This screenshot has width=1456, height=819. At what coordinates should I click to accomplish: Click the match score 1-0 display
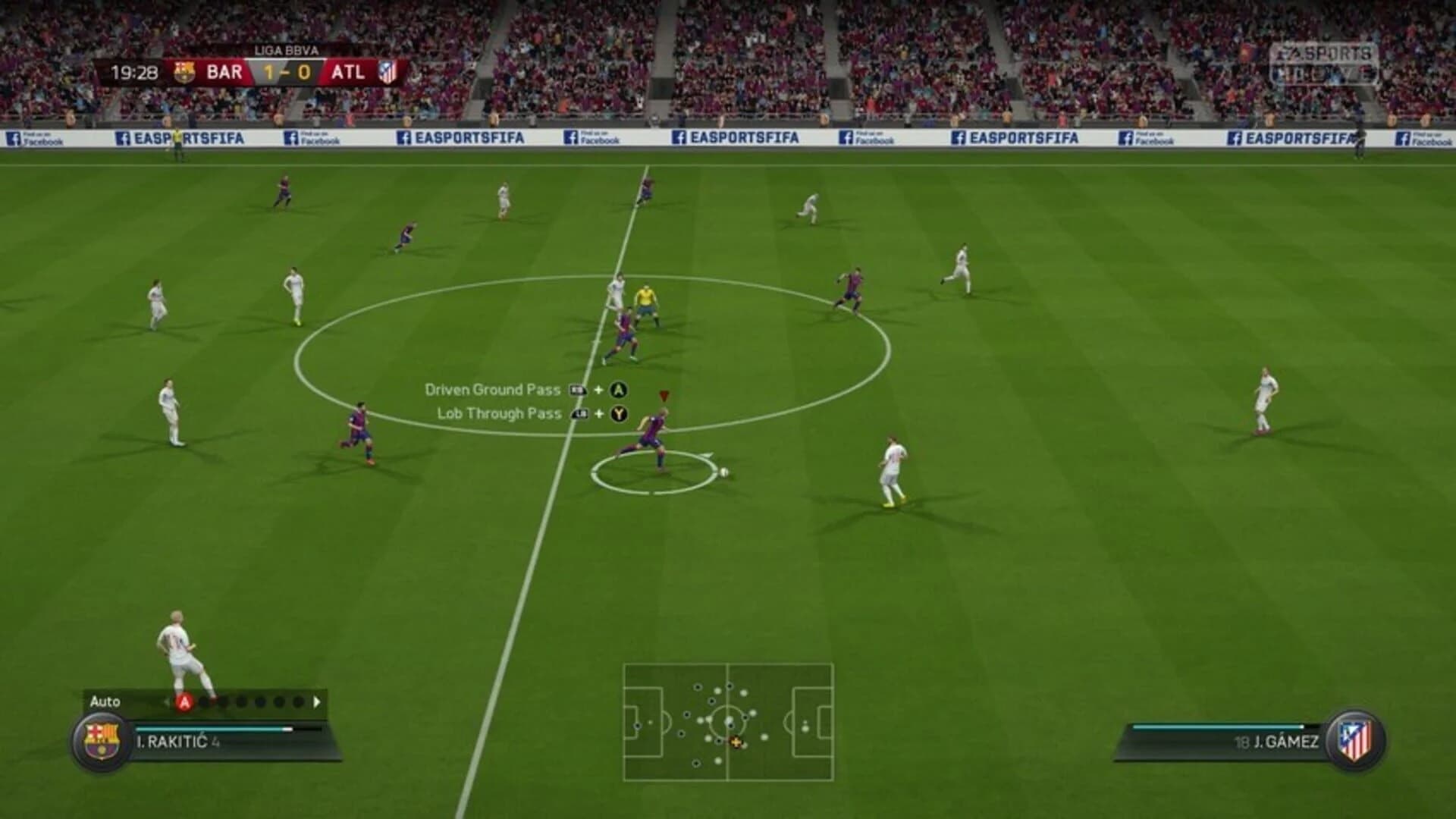[x=288, y=71]
